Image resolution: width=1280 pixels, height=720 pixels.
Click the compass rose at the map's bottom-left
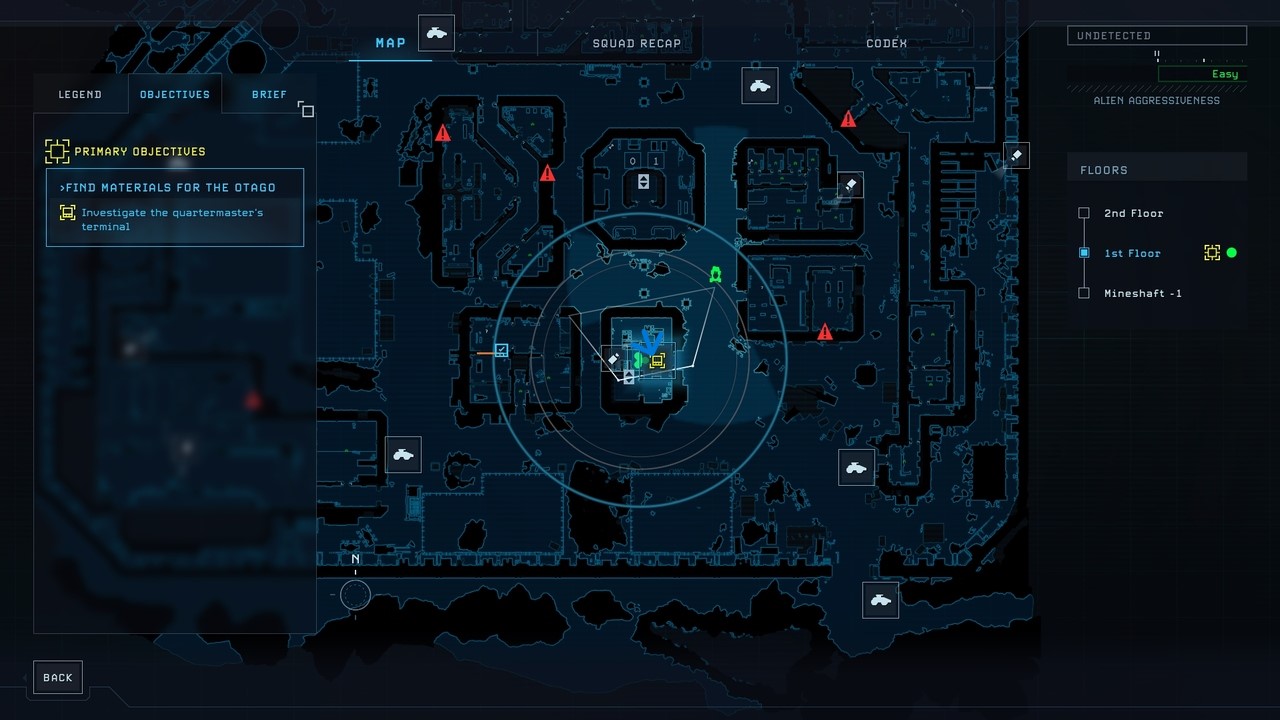(x=355, y=594)
